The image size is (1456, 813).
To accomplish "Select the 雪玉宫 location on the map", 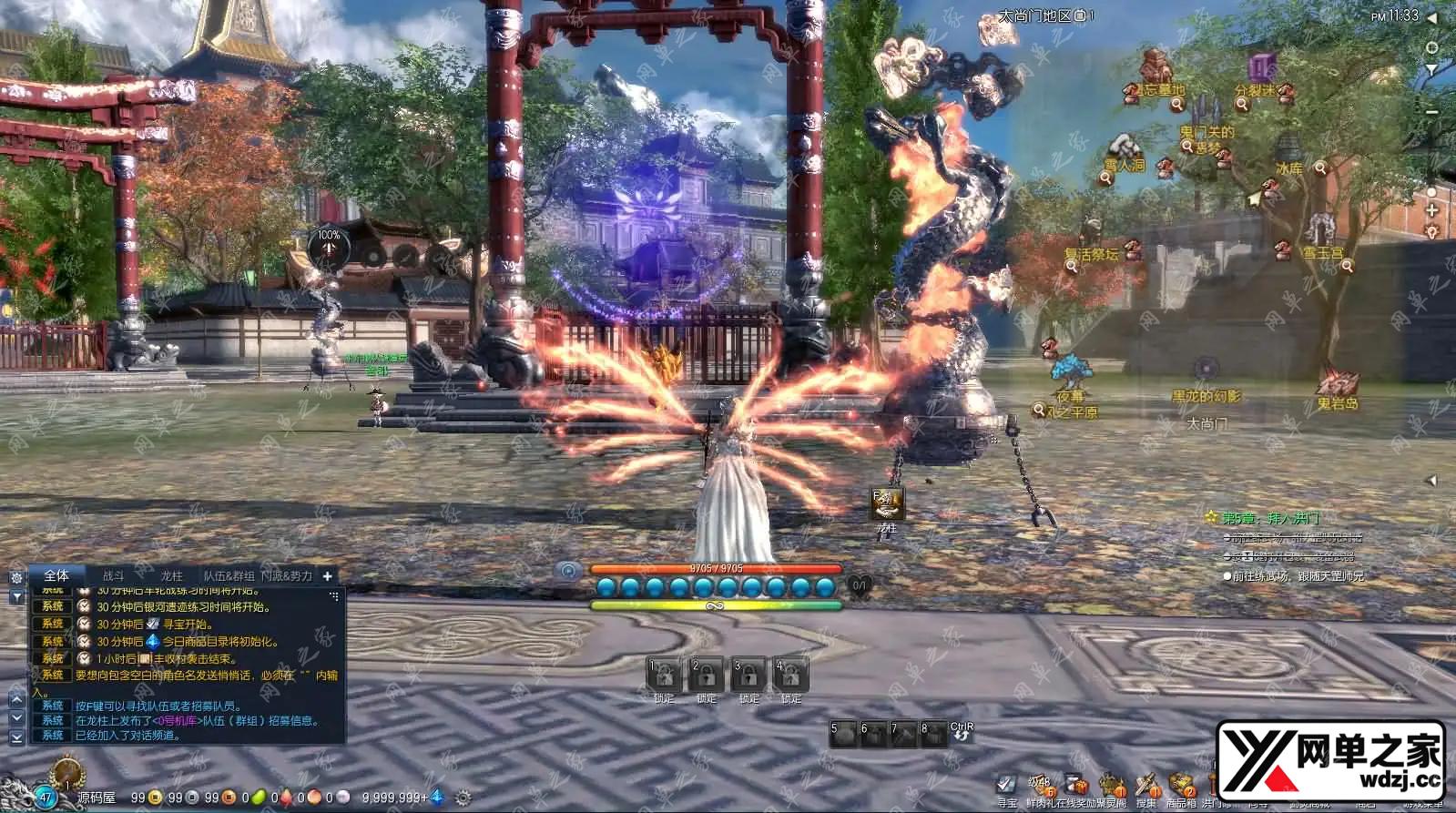I will click(x=1322, y=252).
